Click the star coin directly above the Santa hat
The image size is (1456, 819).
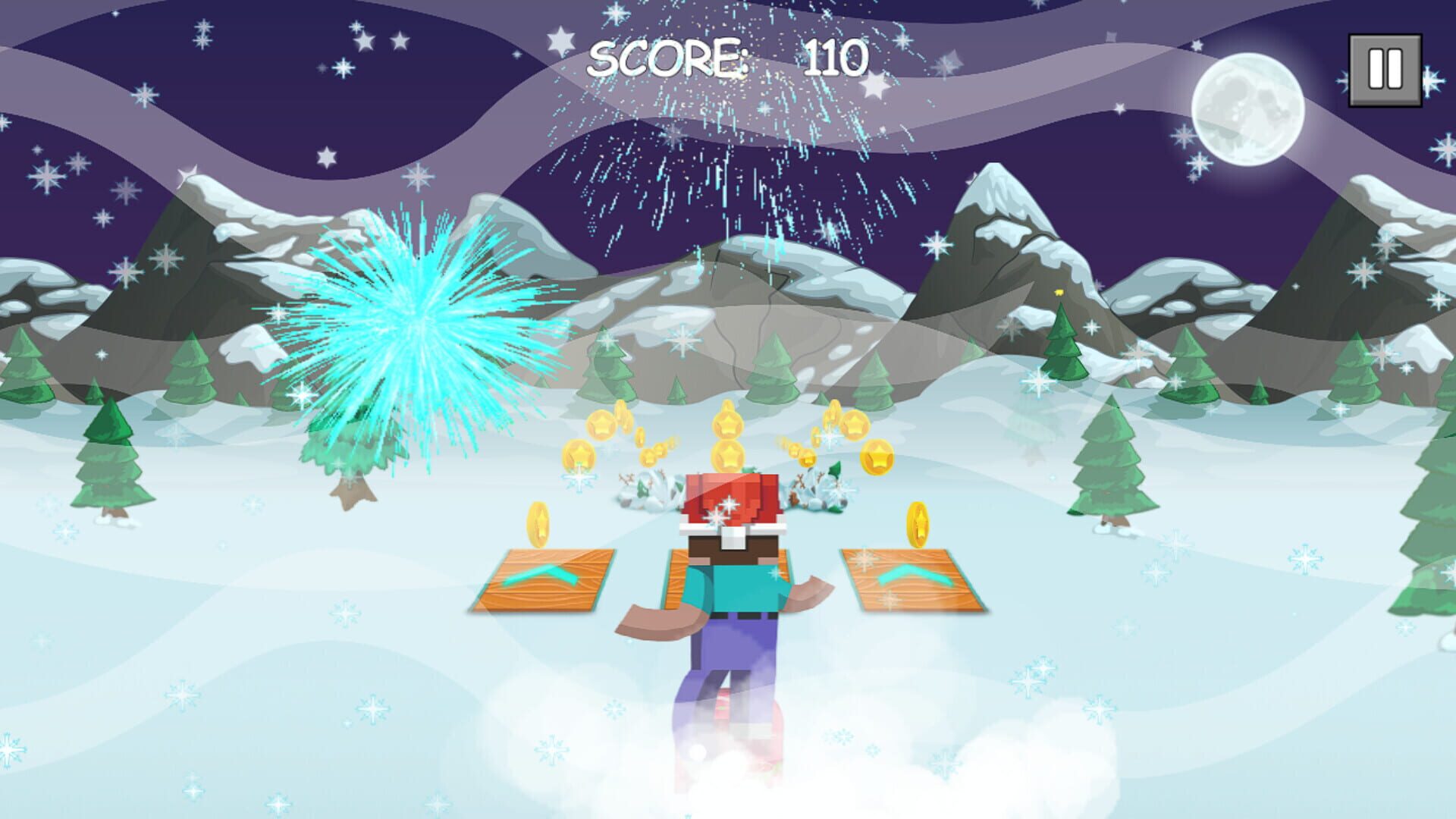click(x=727, y=453)
